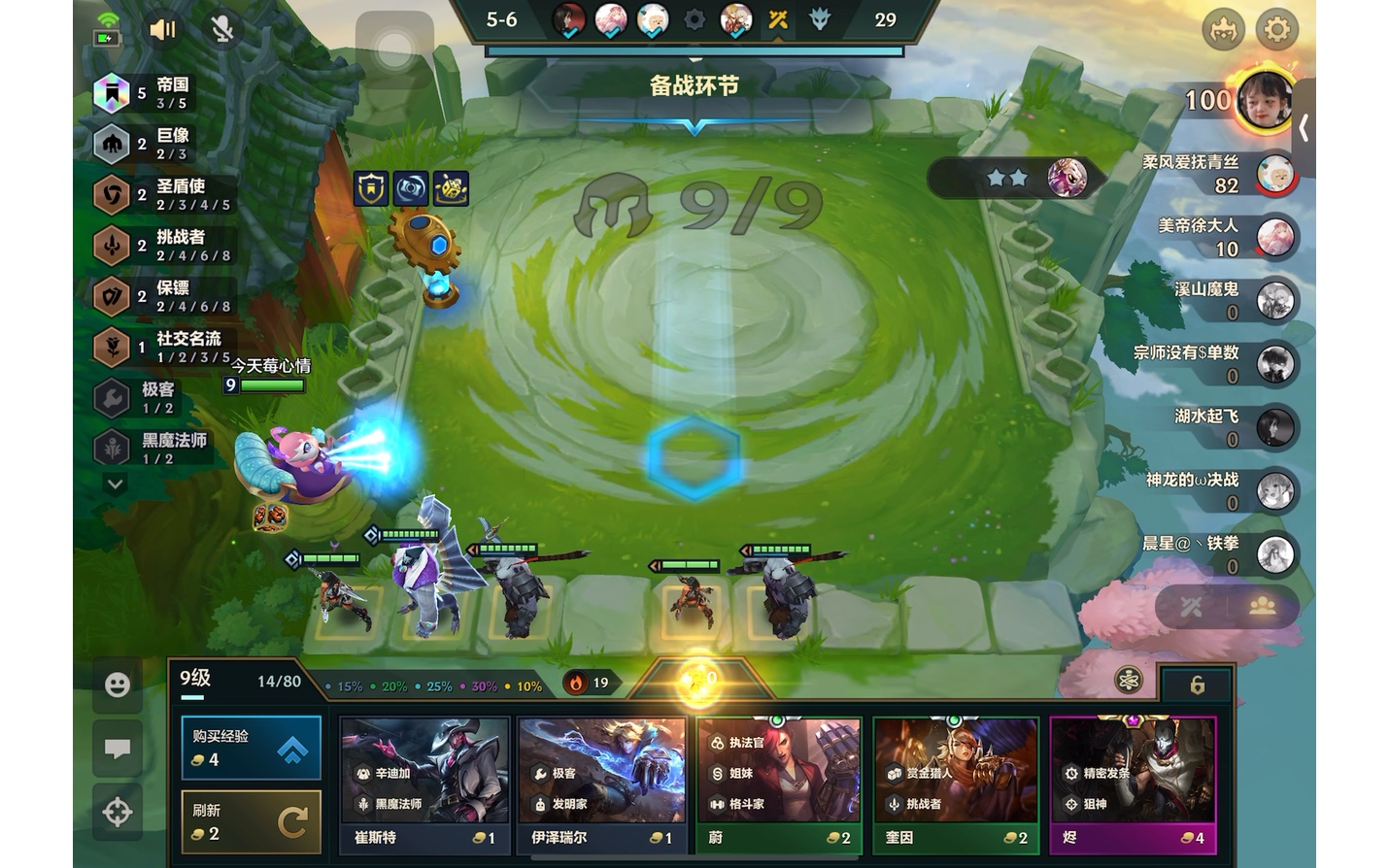Screen dimensions: 1389x868
Task: Open the emote smiley button
Action: click(118, 685)
